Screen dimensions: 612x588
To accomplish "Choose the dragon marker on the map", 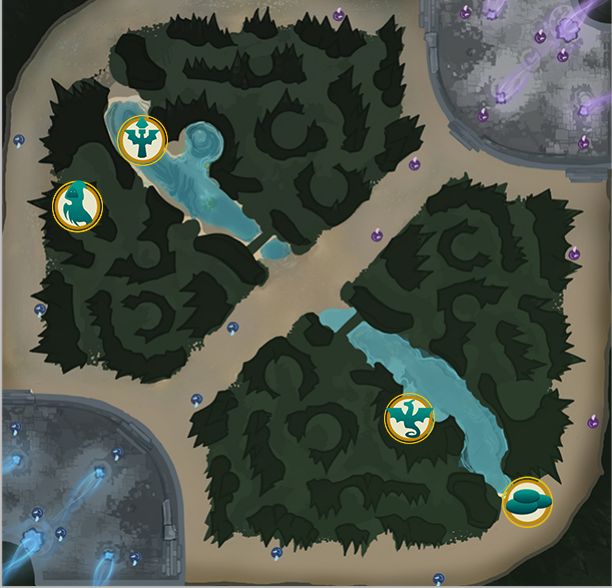I will (x=409, y=418).
